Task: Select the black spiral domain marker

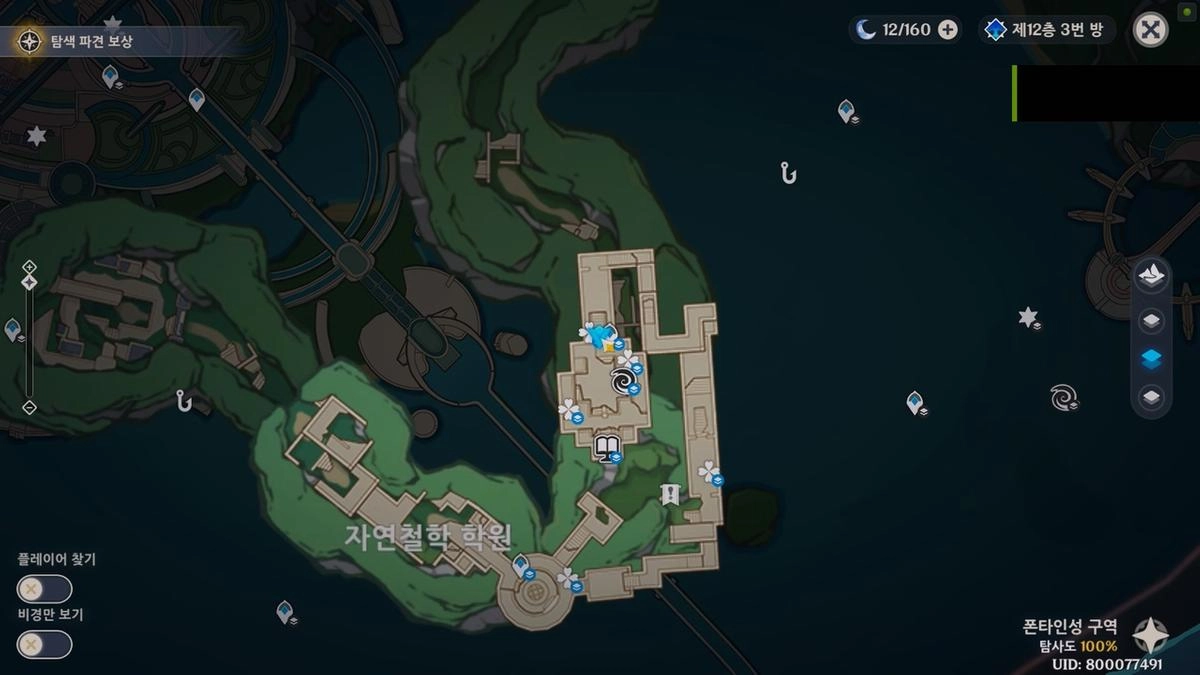Action: coord(622,380)
